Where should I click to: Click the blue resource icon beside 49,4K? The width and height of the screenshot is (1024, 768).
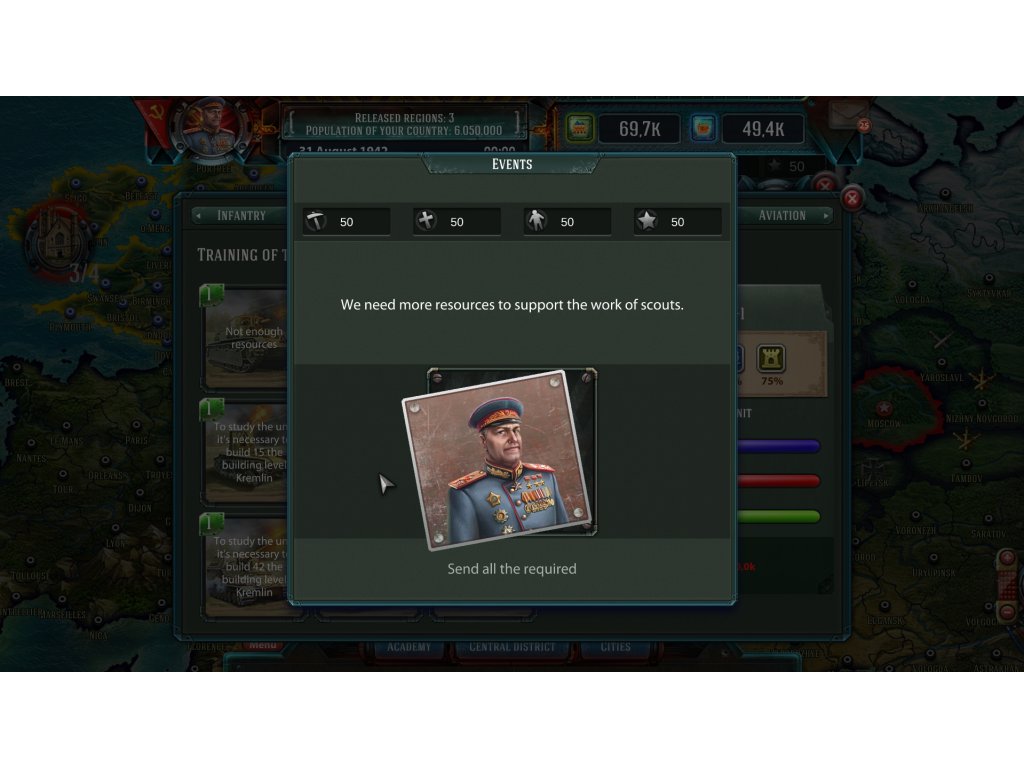[x=705, y=128]
